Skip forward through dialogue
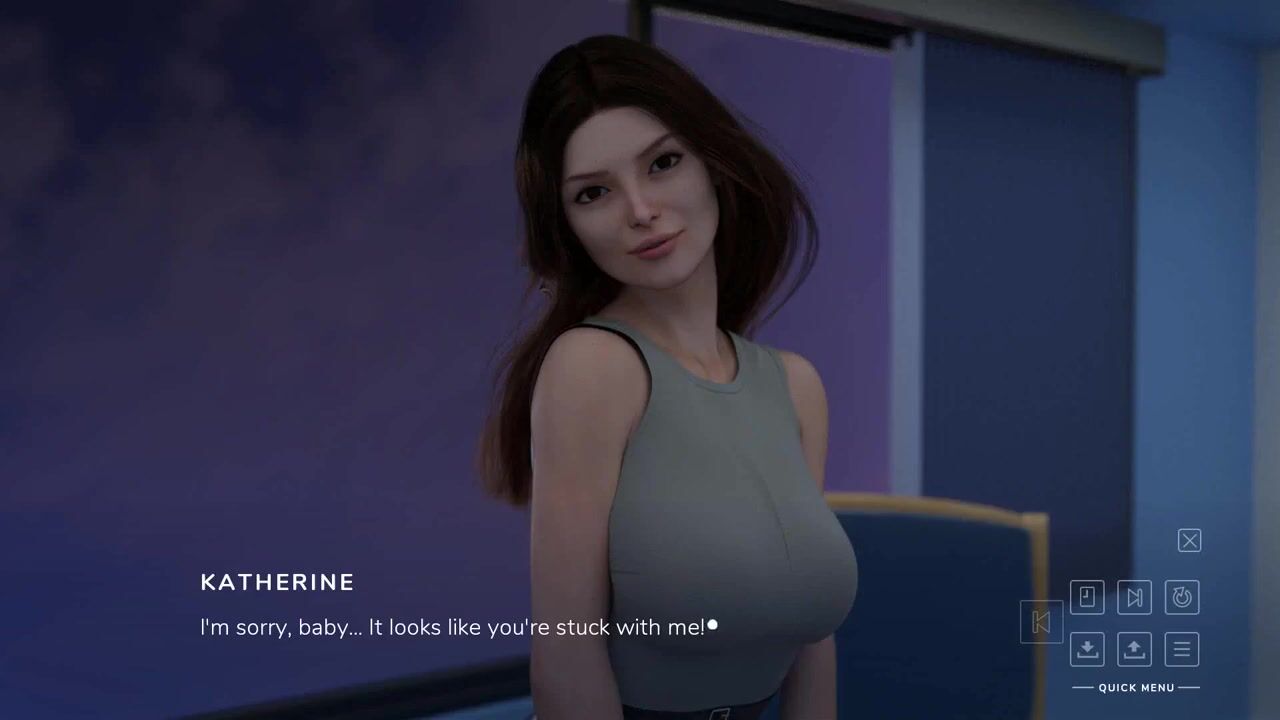 [1134, 597]
